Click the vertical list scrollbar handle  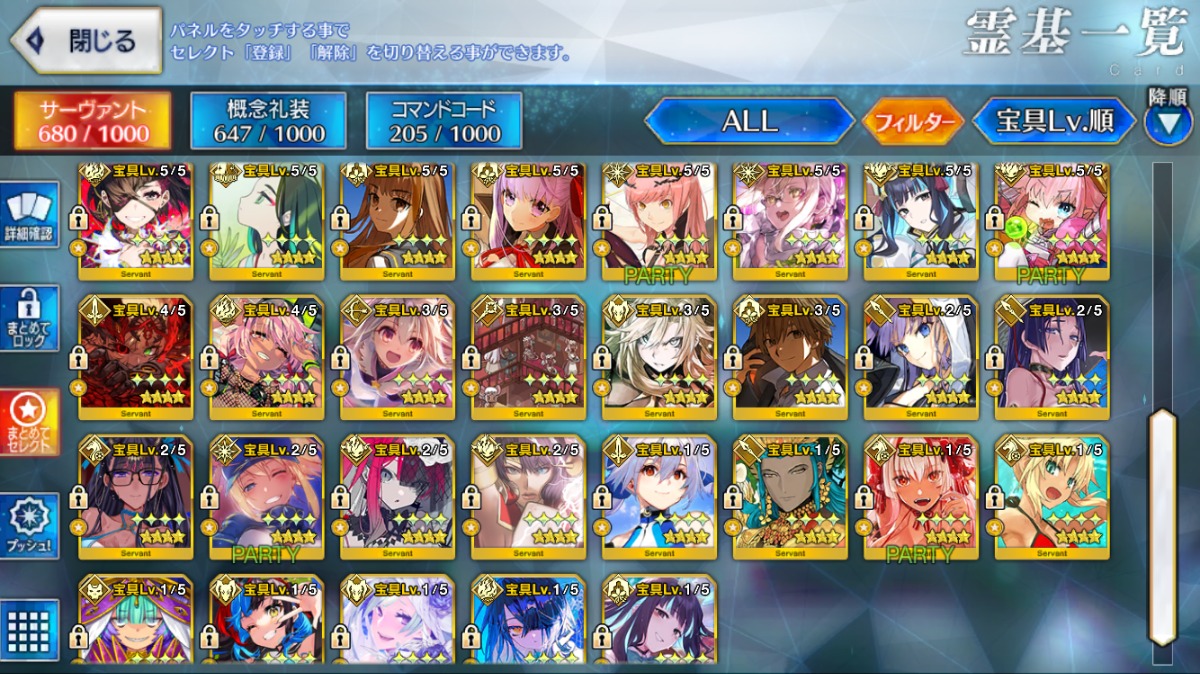coord(1161,525)
